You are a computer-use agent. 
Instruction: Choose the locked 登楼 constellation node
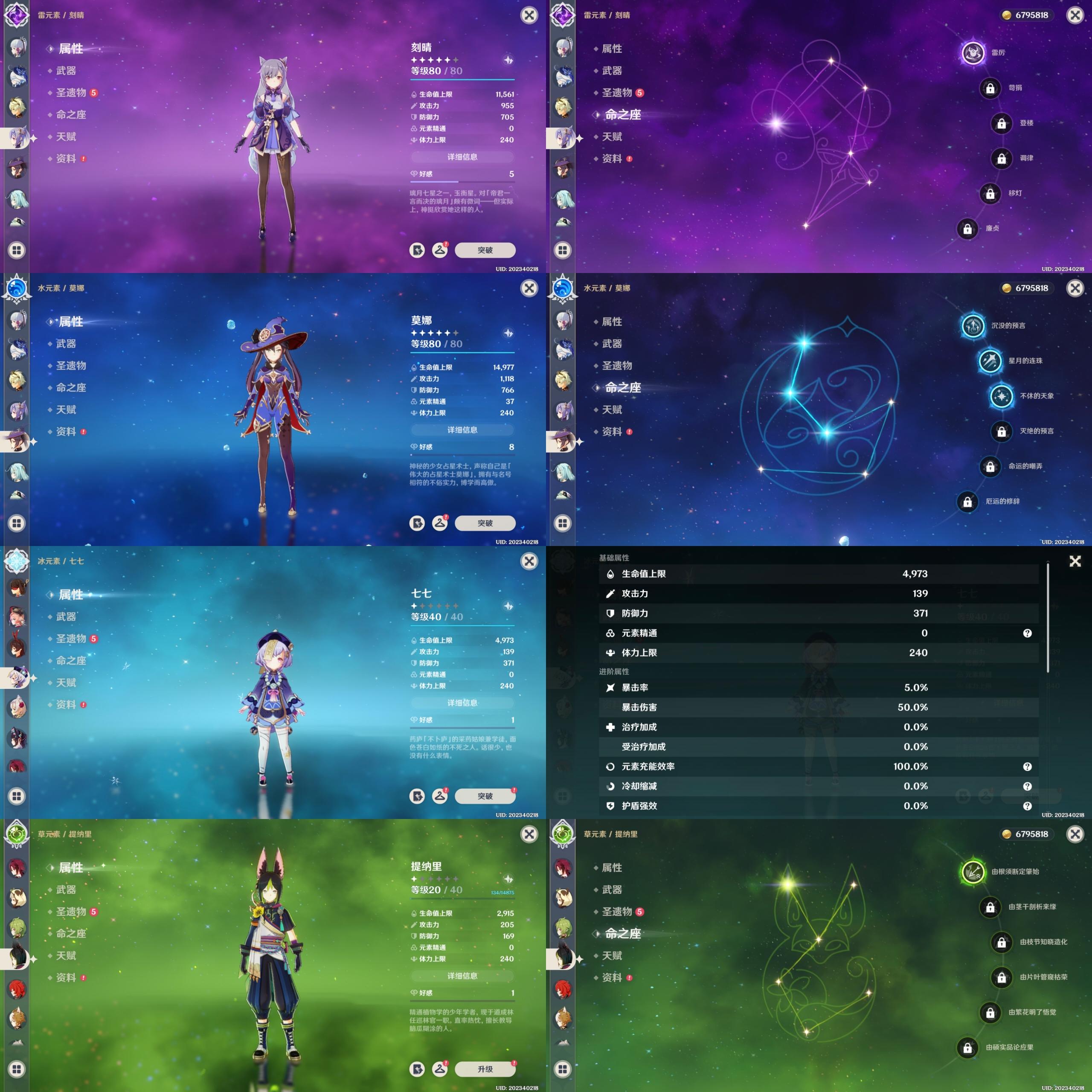pyautogui.click(x=1001, y=123)
